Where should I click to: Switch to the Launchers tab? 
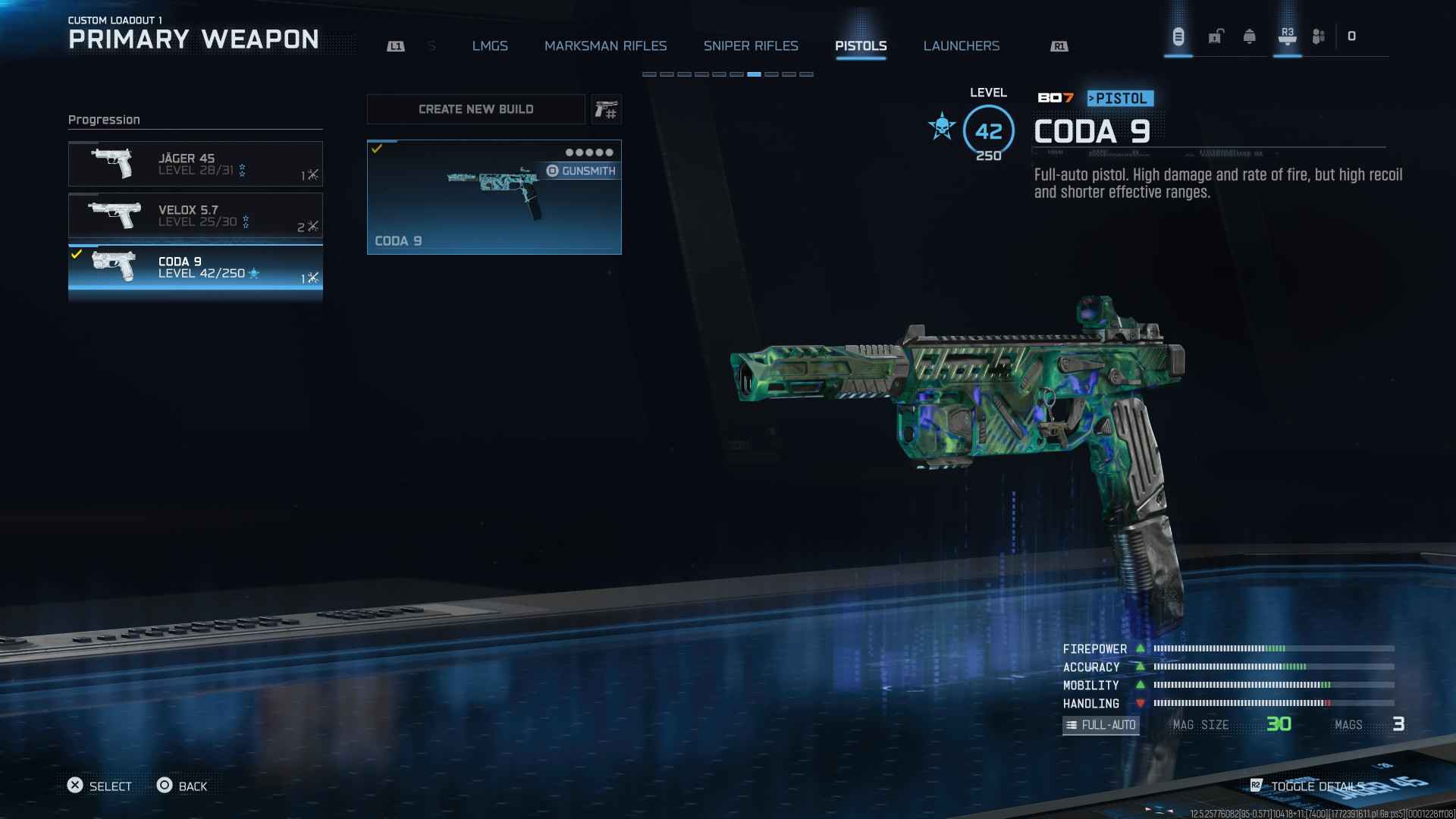point(961,46)
